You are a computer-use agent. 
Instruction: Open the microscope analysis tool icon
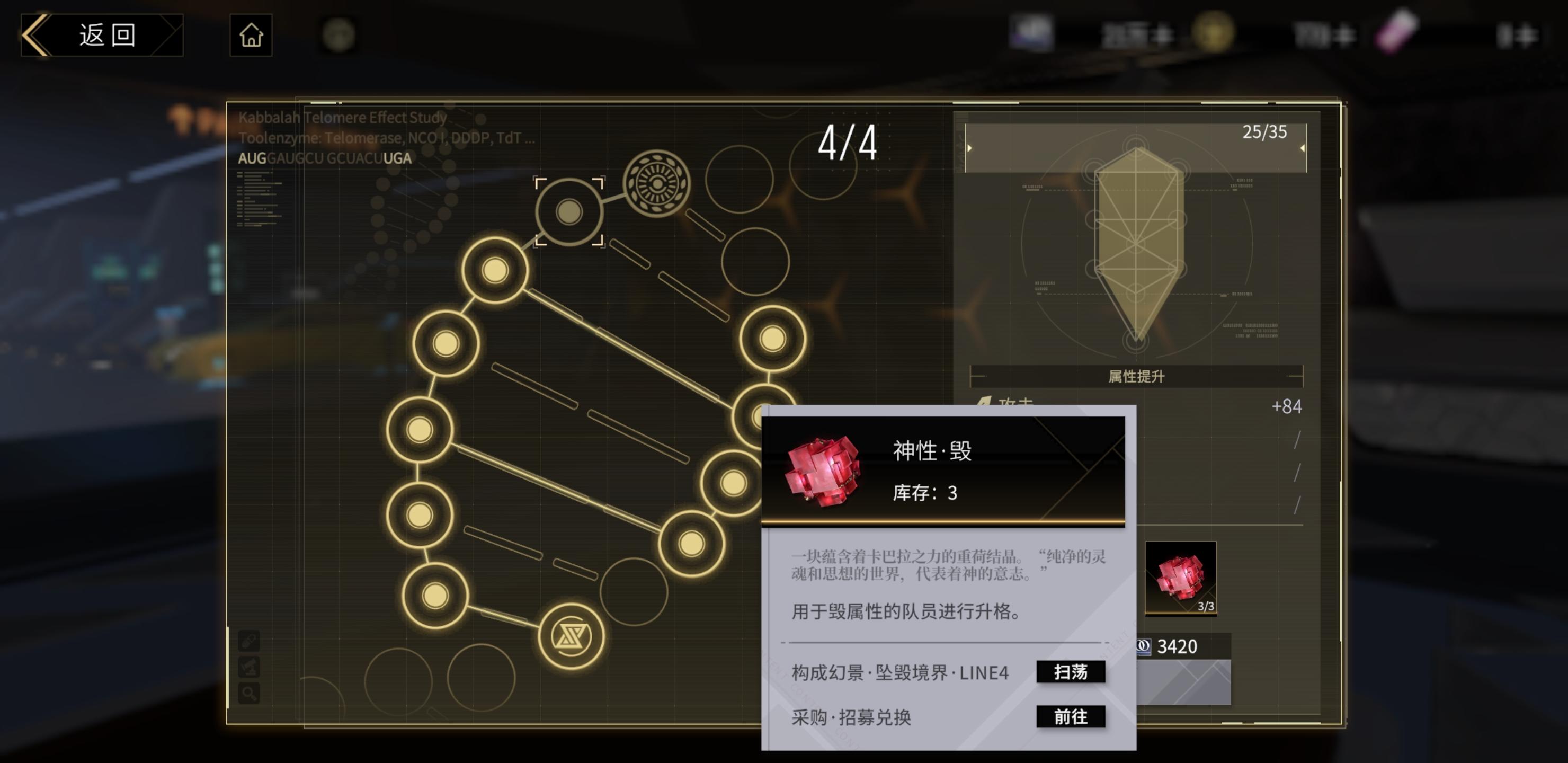point(248,667)
